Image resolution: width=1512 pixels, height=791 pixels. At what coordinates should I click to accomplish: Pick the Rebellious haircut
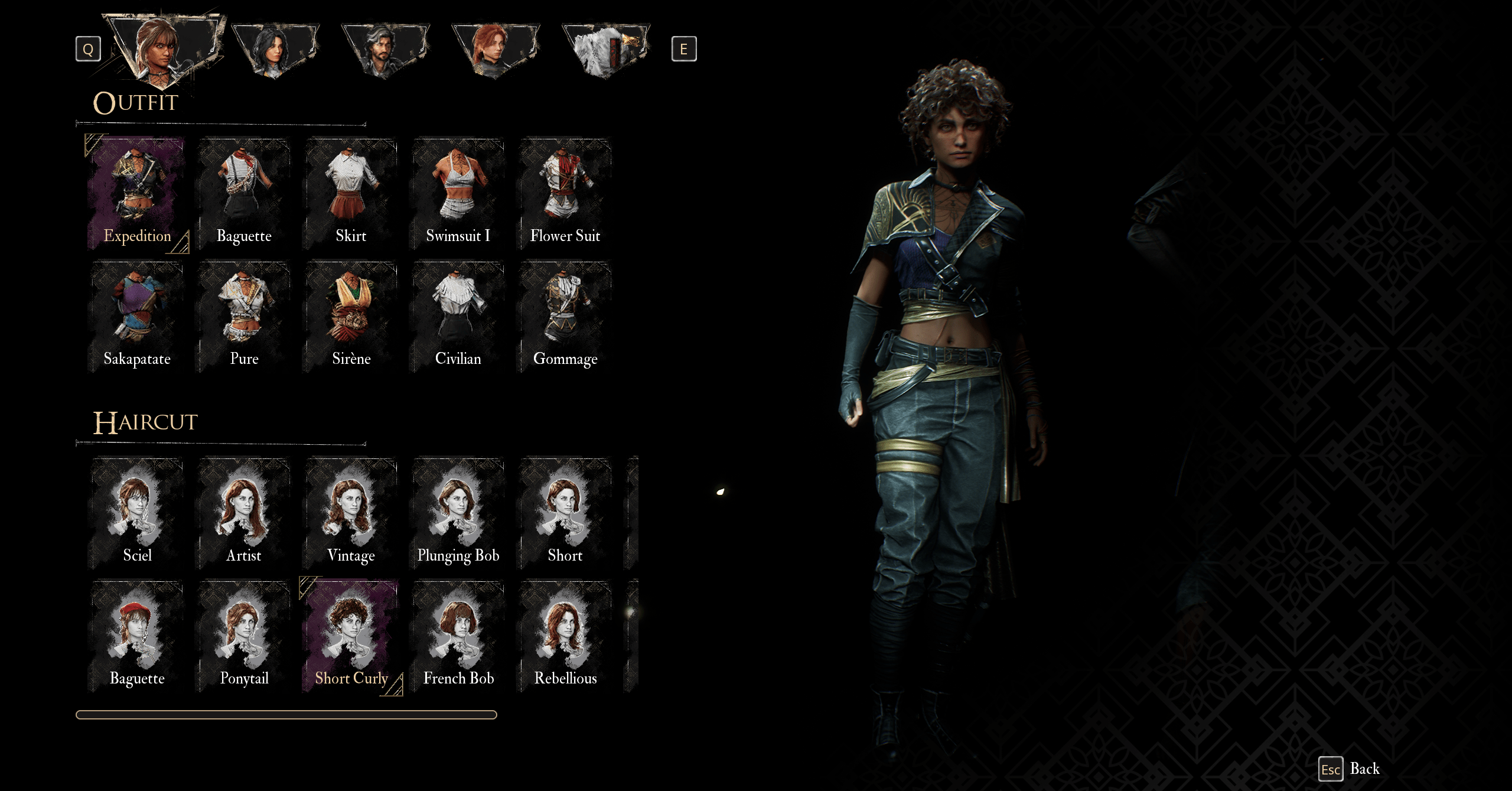tap(565, 636)
